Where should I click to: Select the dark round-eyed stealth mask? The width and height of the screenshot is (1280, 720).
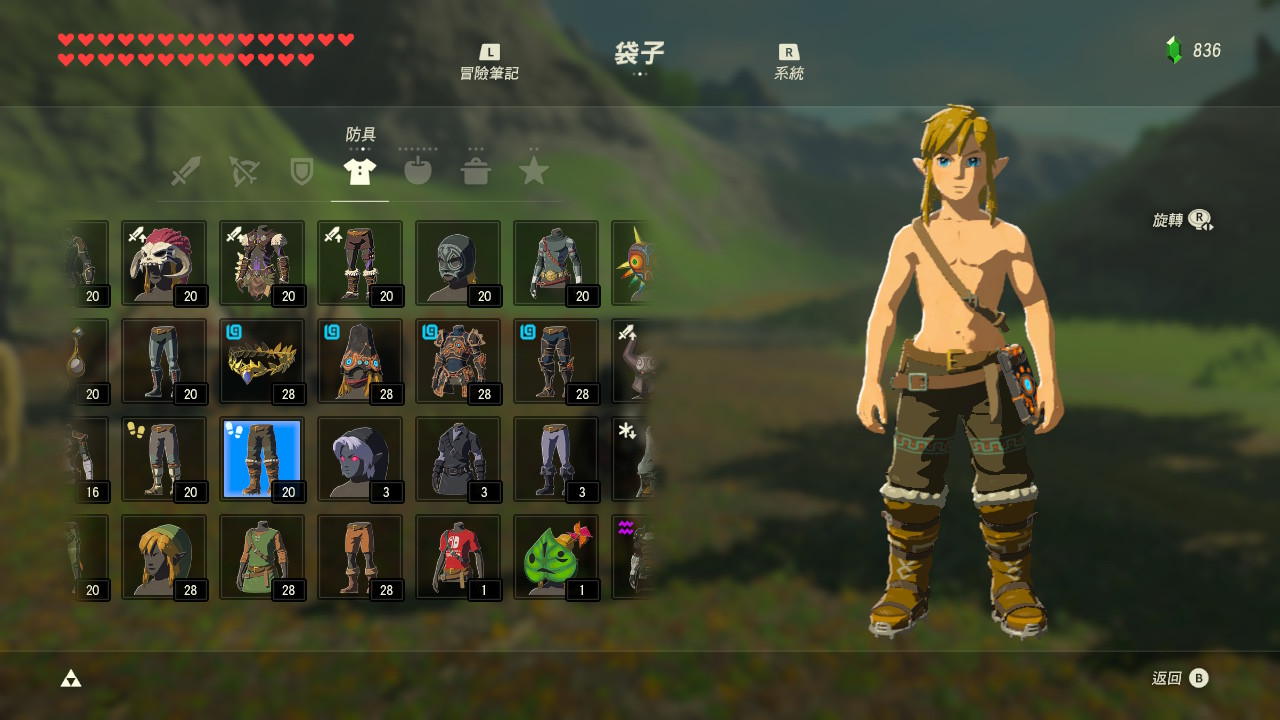click(x=458, y=263)
